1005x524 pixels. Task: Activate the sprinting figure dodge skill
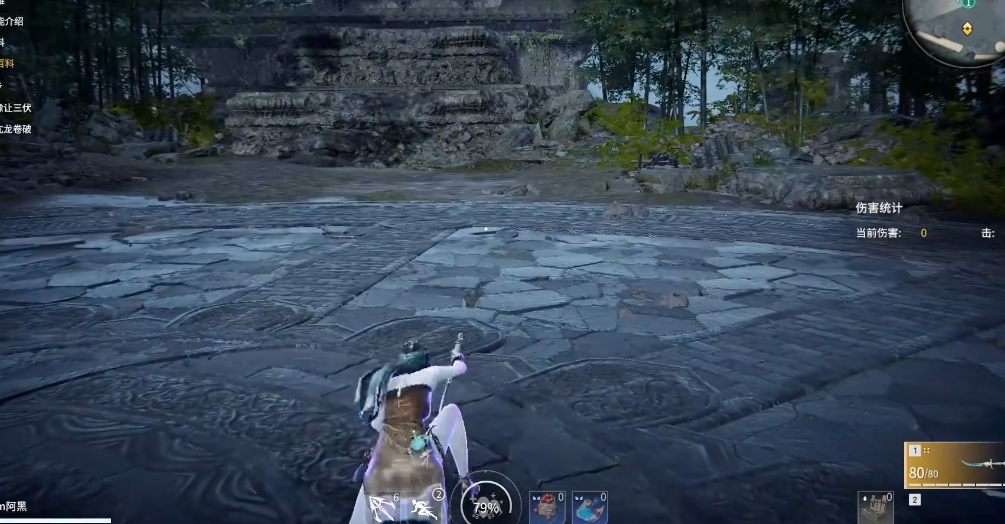pos(425,507)
